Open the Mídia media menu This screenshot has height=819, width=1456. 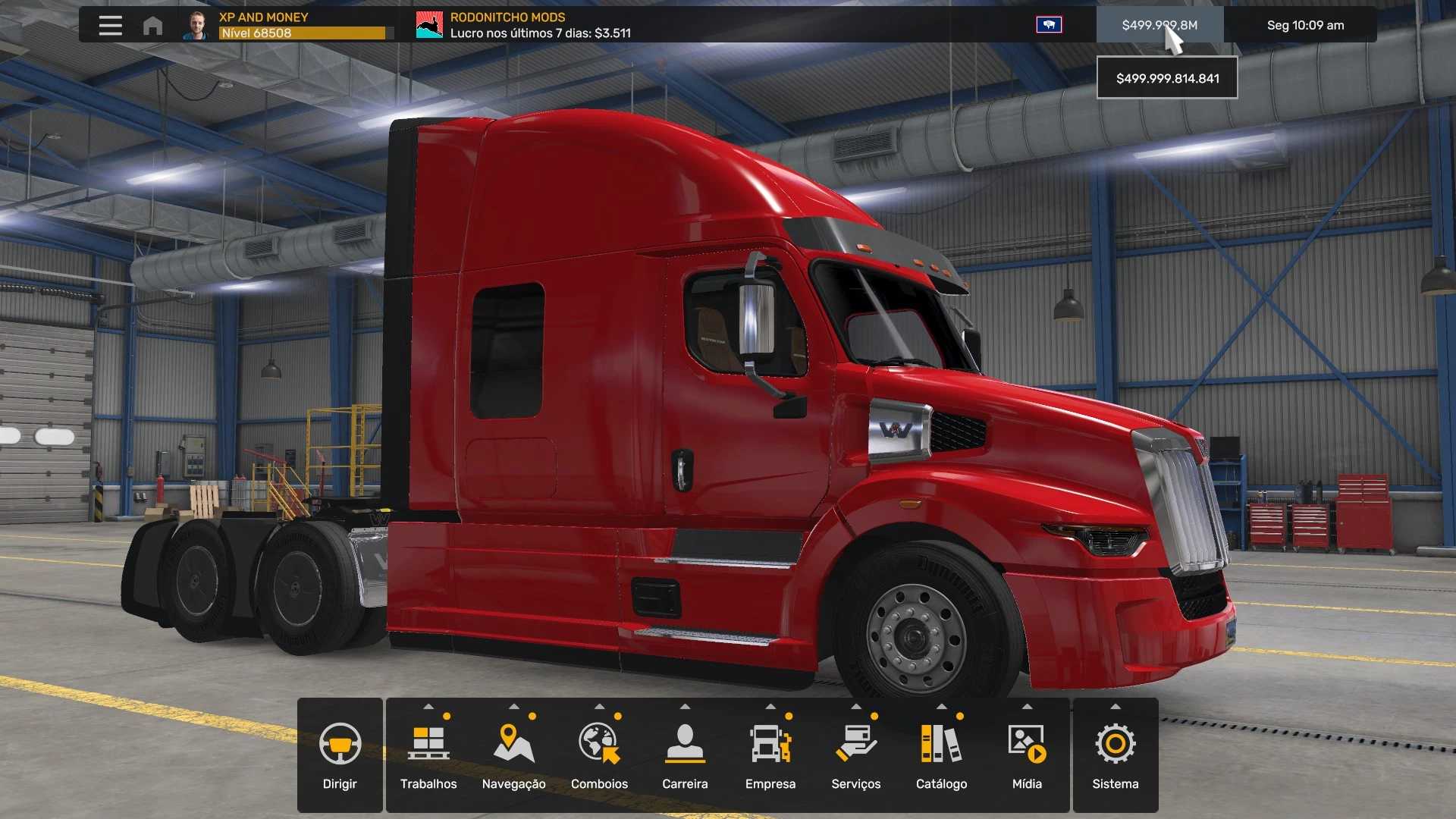pyautogui.click(x=1027, y=755)
